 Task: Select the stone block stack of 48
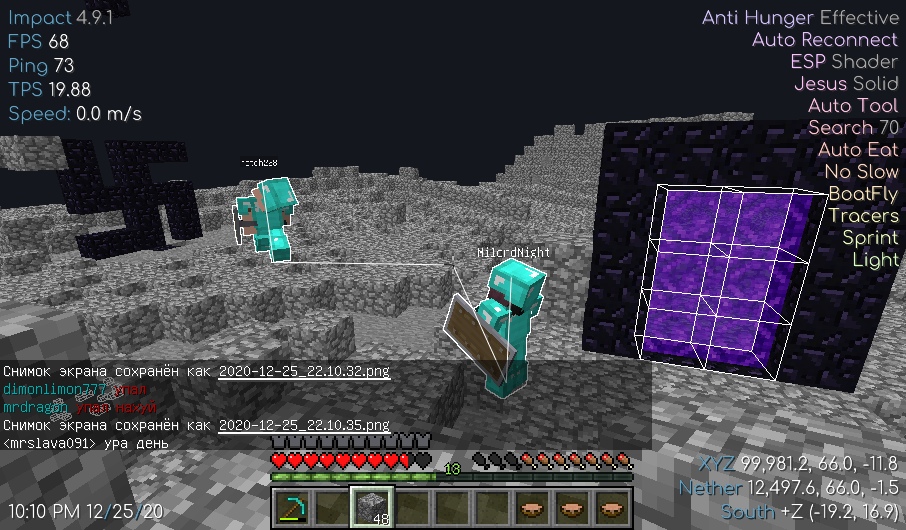click(371, 507)
